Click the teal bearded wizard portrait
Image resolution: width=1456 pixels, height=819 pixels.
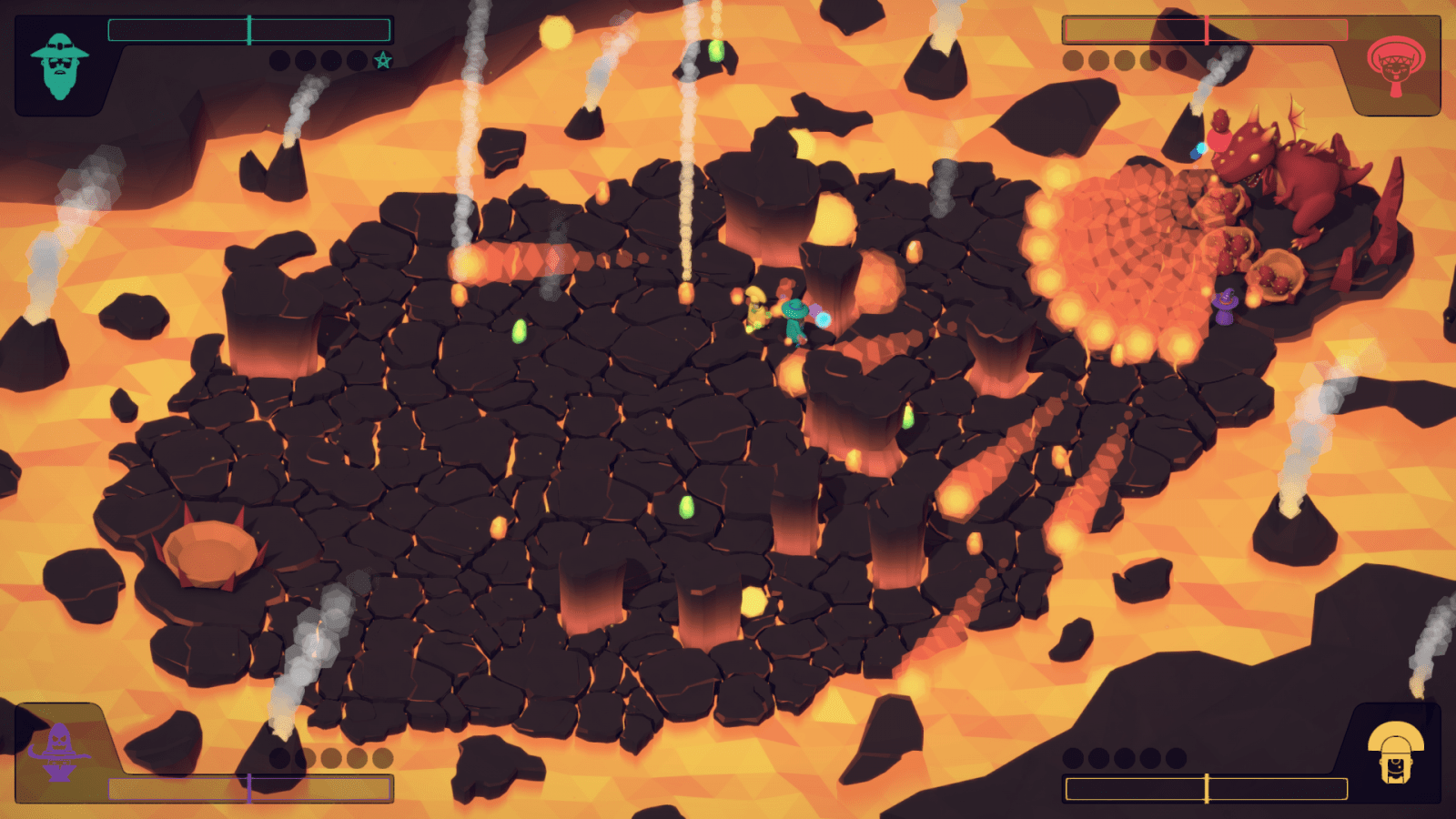coord(59,66)
